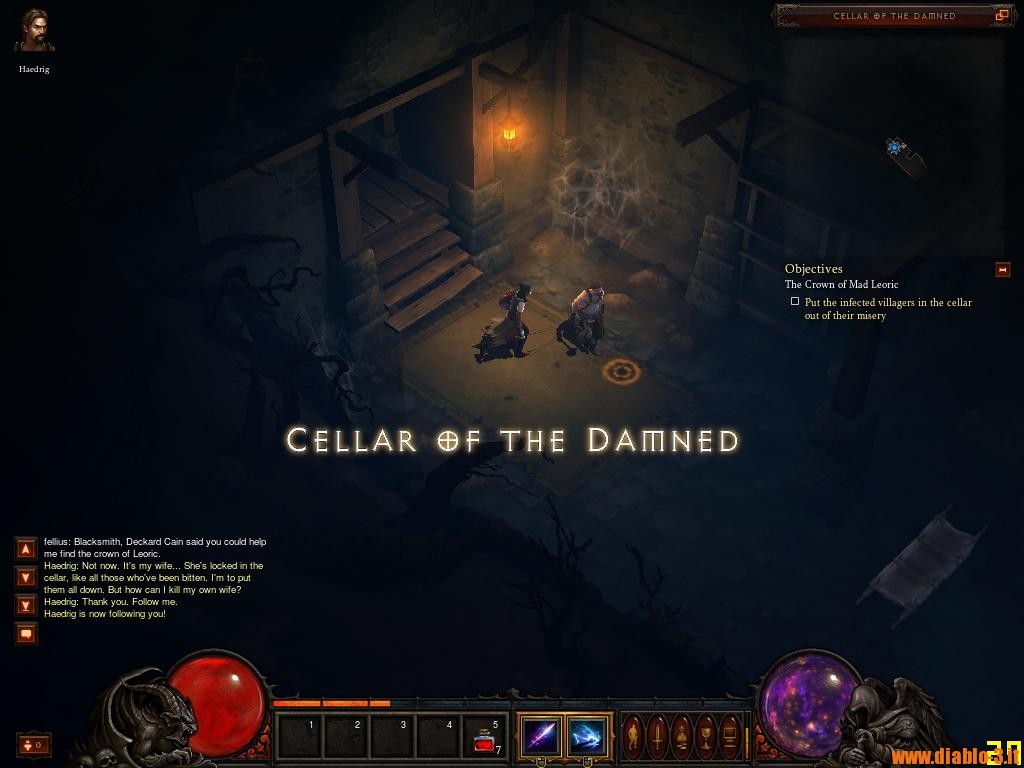Click the button showing 0 near bottom-left

tap(33, 744)
